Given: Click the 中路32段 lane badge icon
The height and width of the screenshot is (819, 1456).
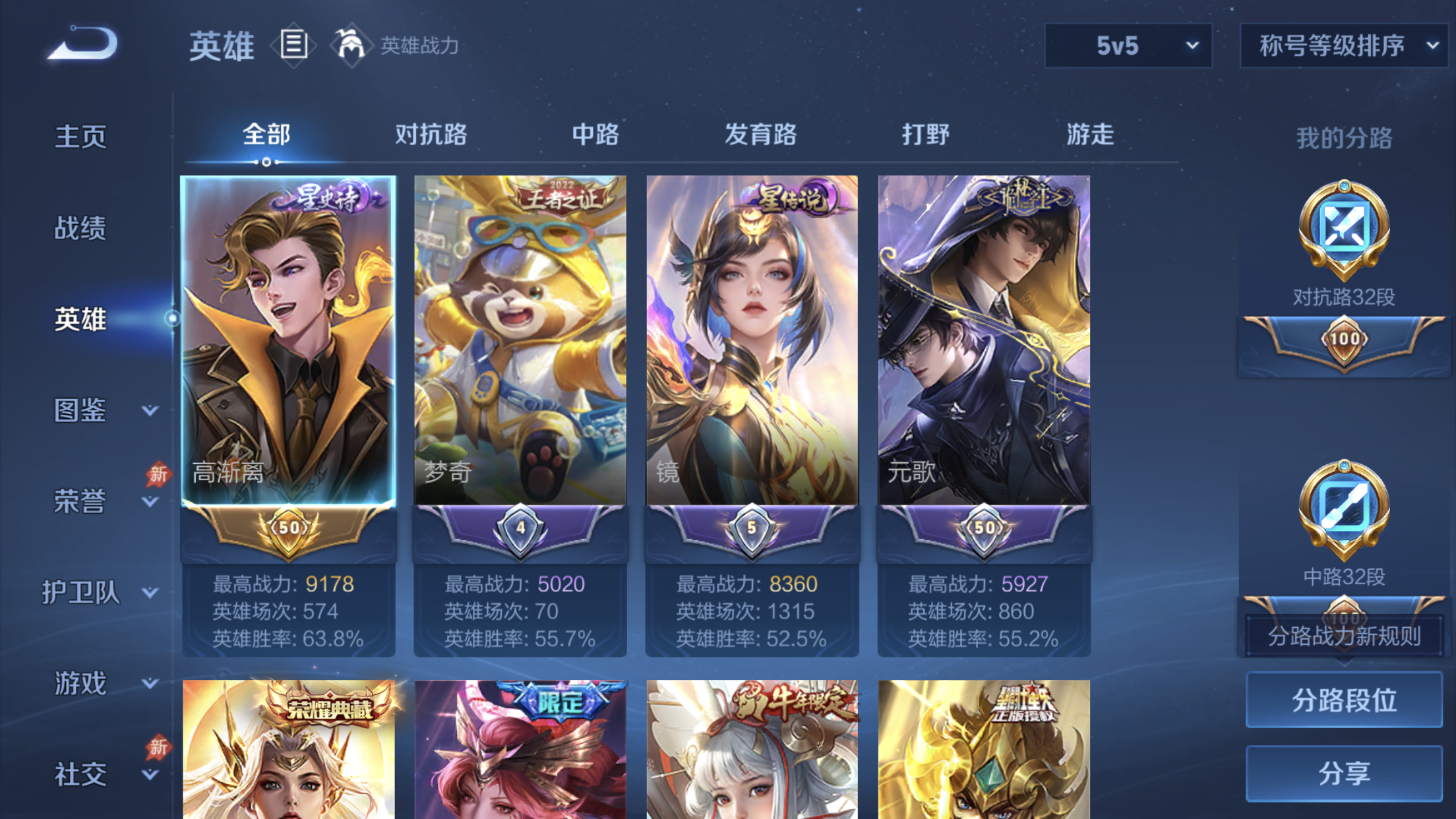Looking at the screenshot, I should point(1345,511).
